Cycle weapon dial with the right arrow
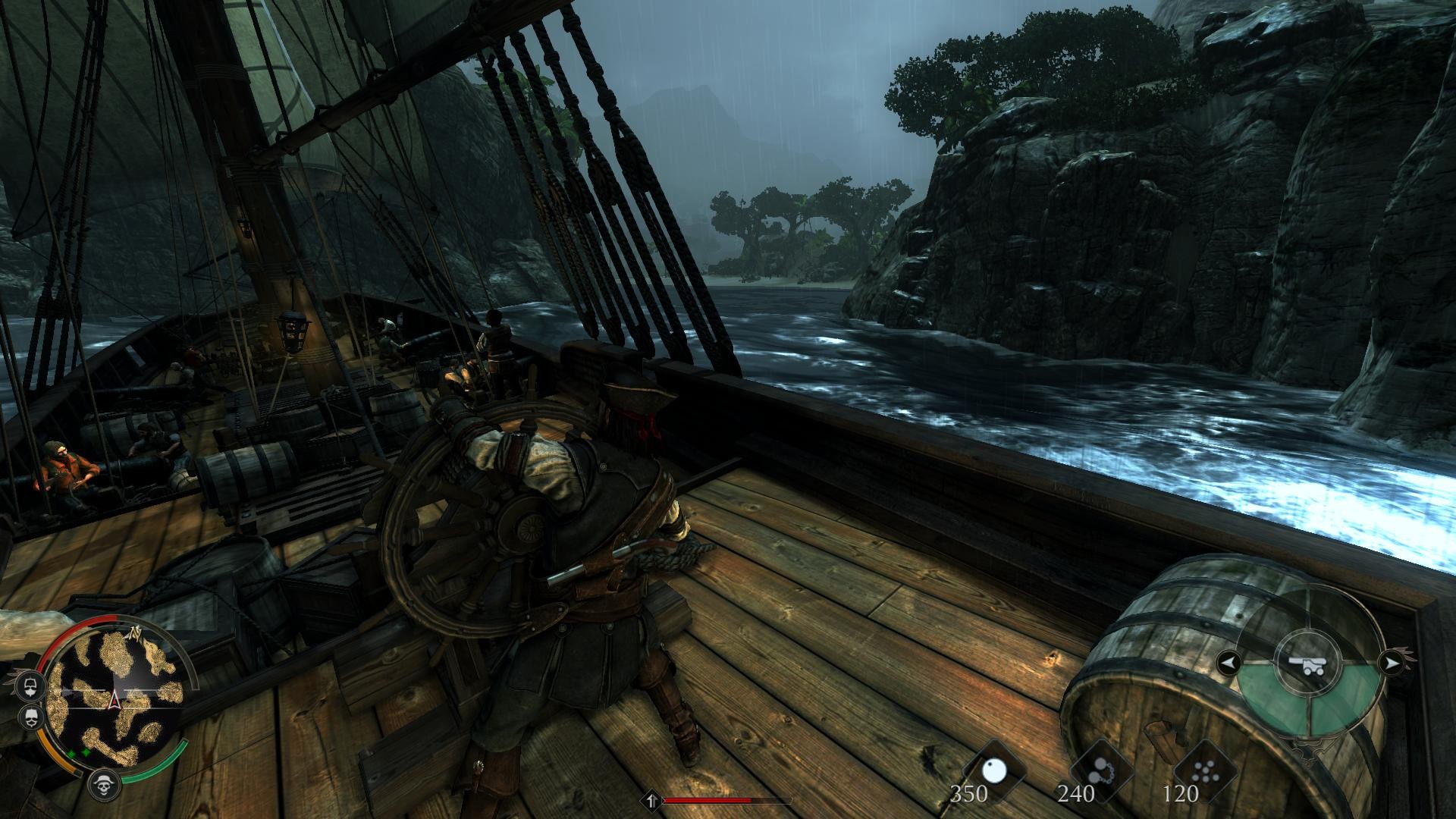This screenshot has width=1456, height=819. click(1390, 664)
